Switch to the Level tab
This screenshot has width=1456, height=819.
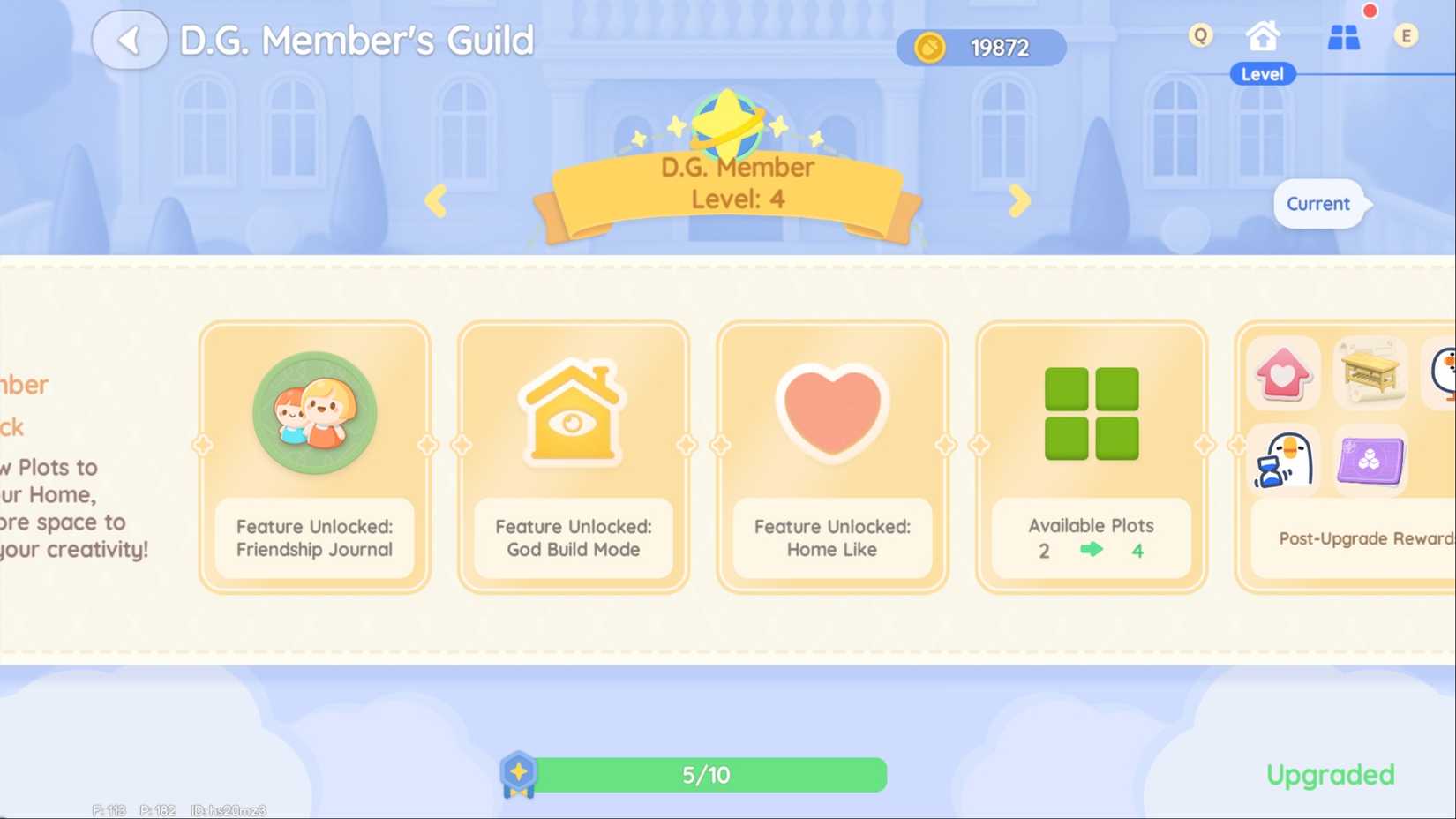[1262, 74]
